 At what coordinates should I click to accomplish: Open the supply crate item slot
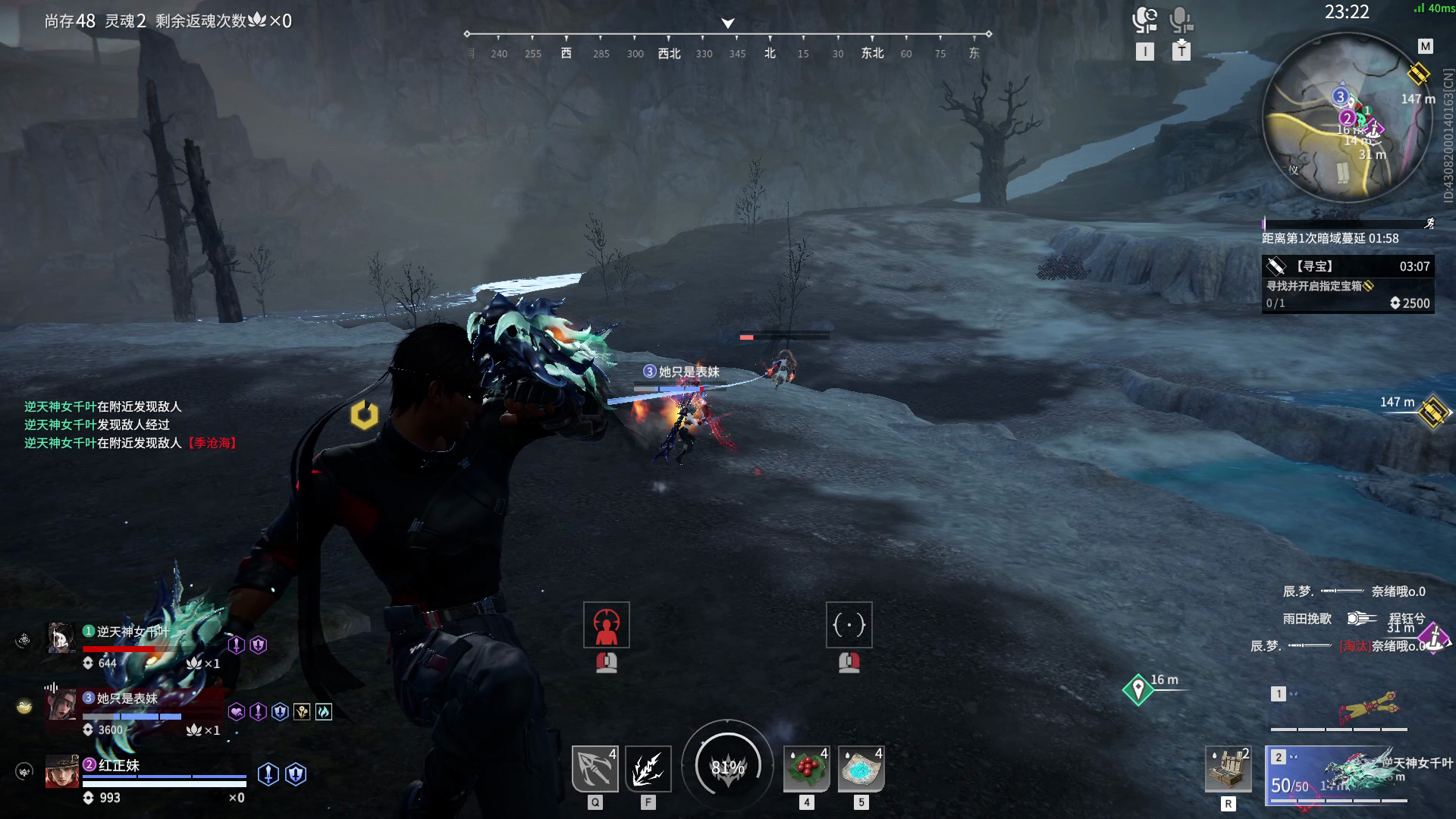[x=1228, y=769]
